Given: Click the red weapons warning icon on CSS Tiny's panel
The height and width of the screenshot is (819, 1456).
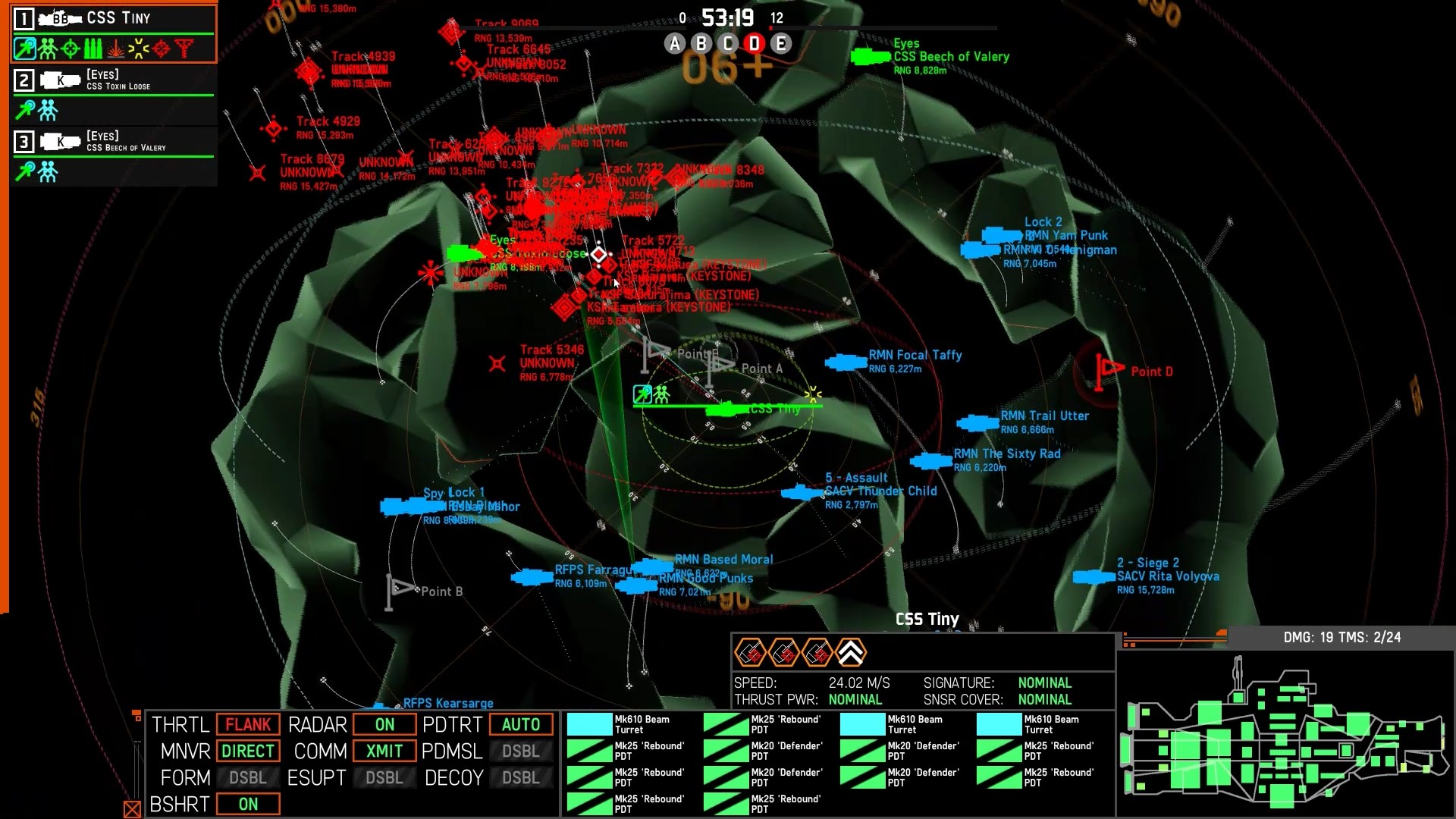Looking at the screenshot, I should (x=162, y=48).
